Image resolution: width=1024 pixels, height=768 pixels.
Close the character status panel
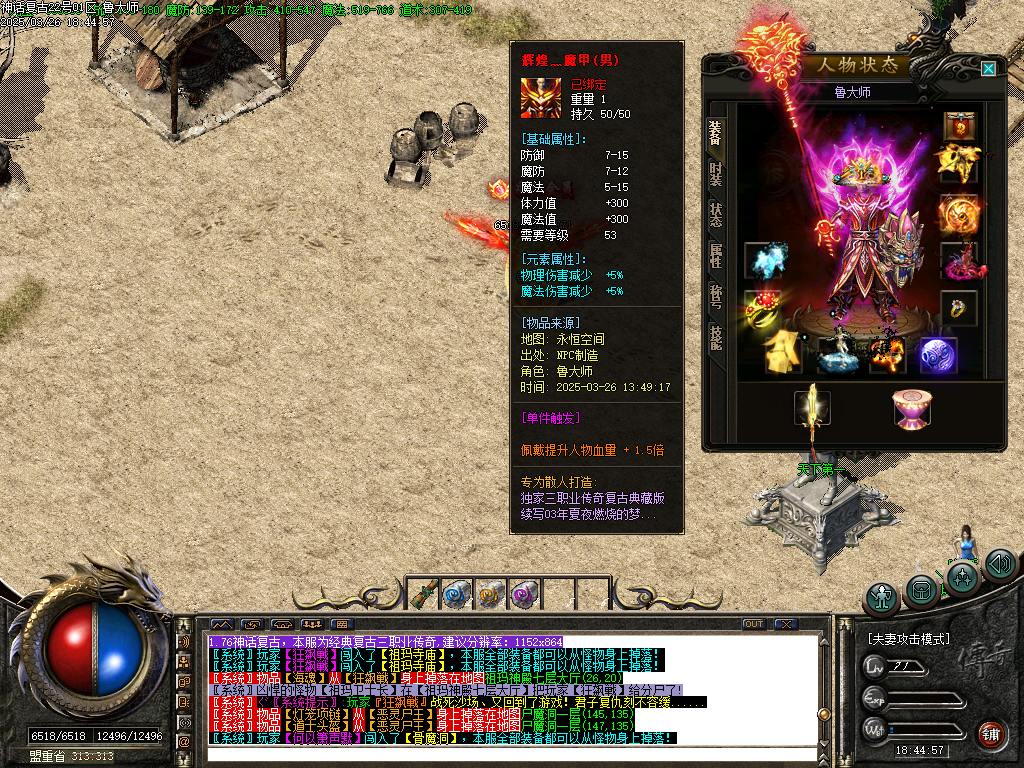tap(988, 68)
